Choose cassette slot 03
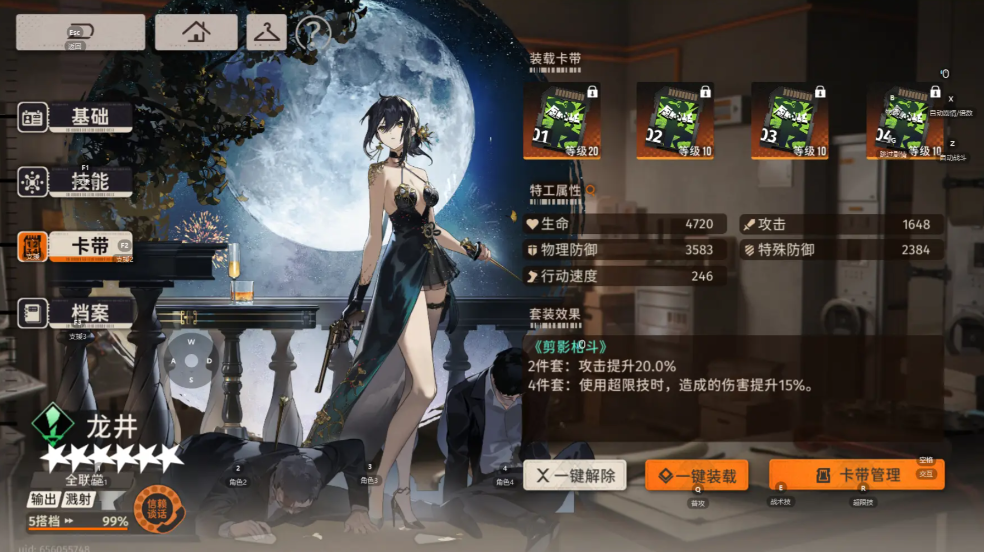The width and height of the screenshot is (984, 552). click(790, 121)
